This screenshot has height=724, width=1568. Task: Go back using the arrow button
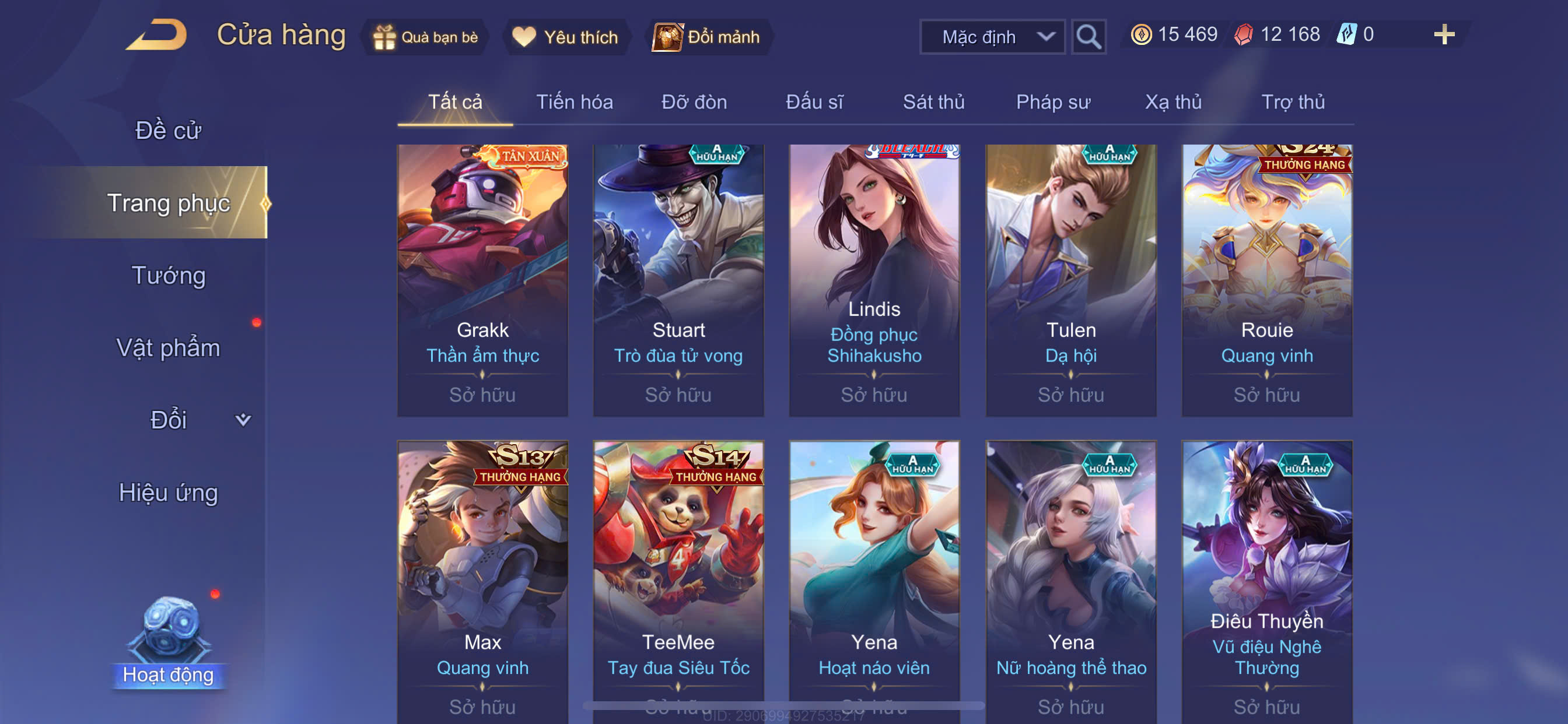point(157,36)
